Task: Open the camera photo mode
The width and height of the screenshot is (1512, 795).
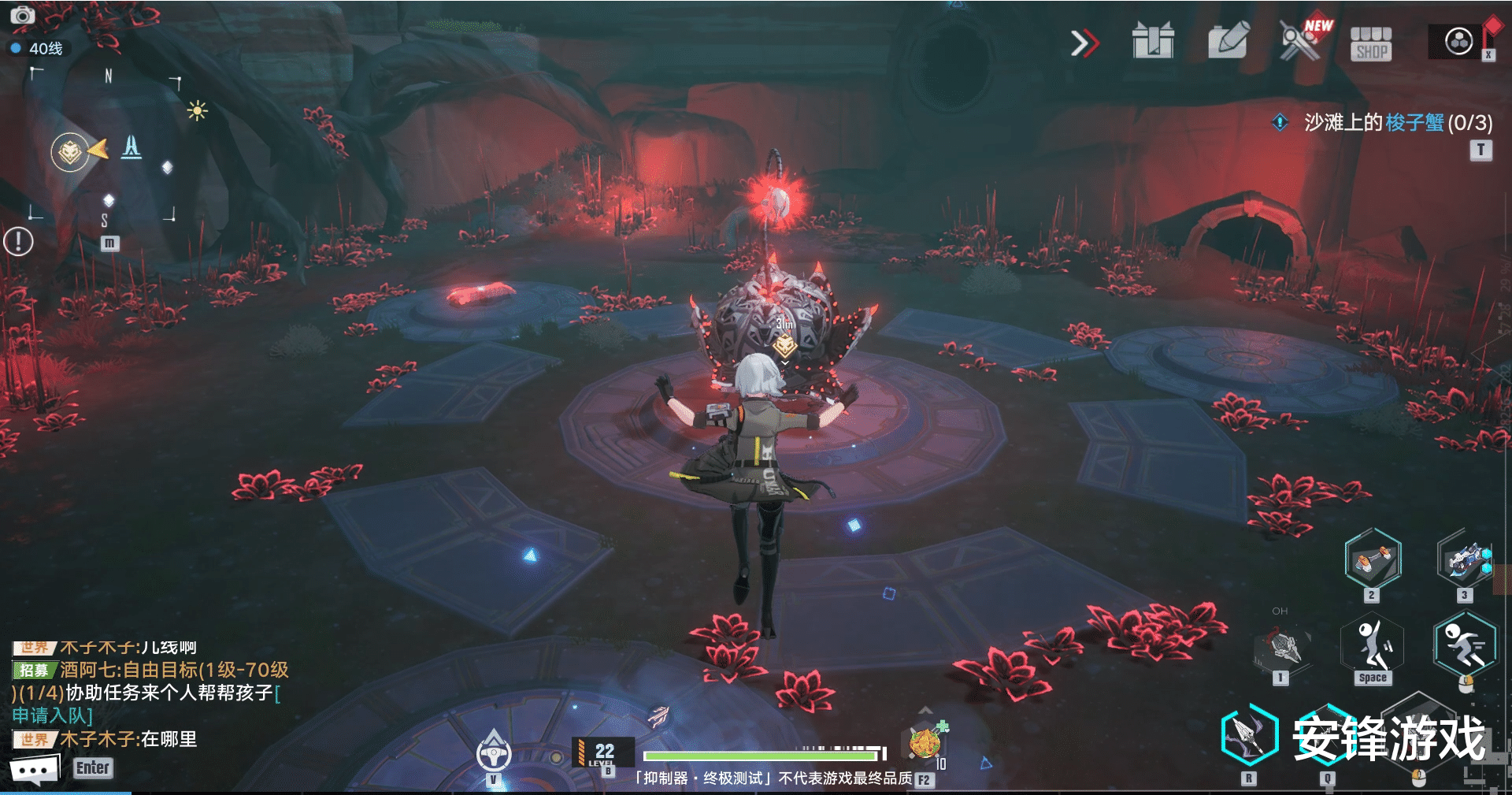Action: [x=22, y=16]
